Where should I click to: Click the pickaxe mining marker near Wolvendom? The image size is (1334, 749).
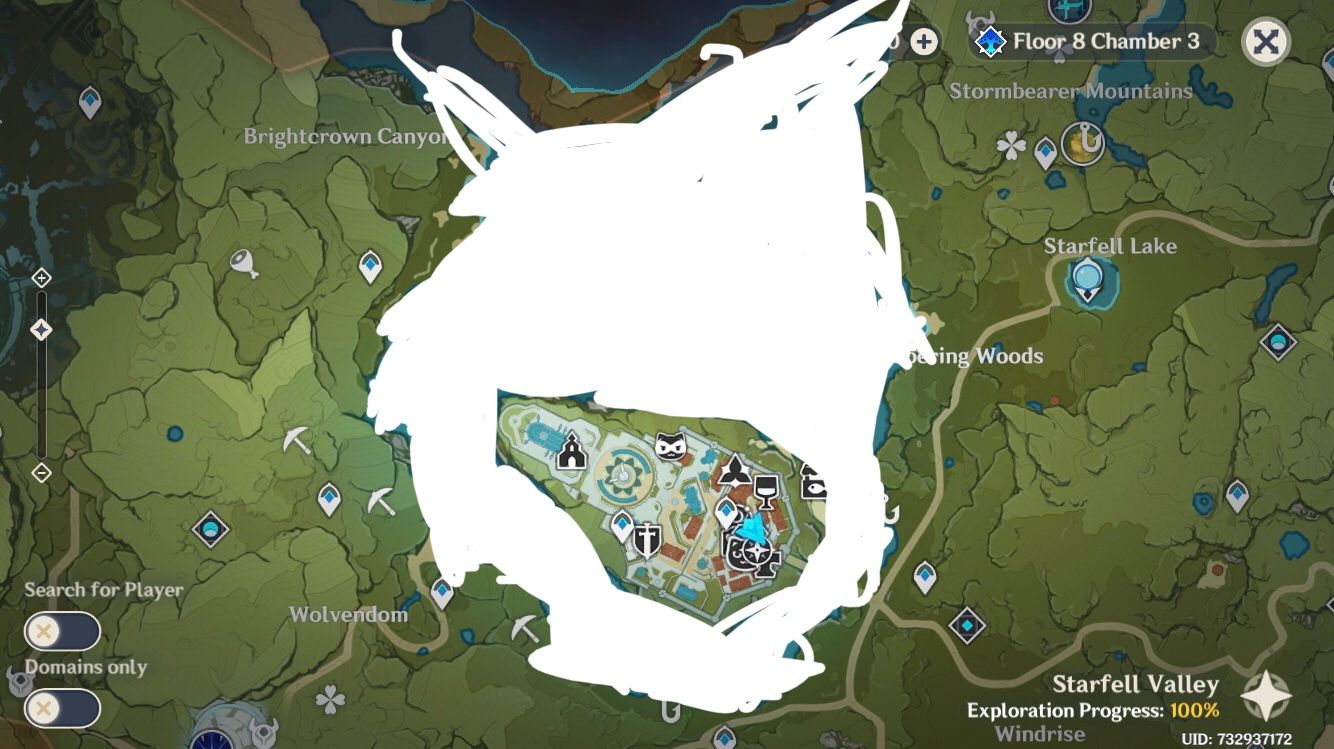(x=525, y=630)
